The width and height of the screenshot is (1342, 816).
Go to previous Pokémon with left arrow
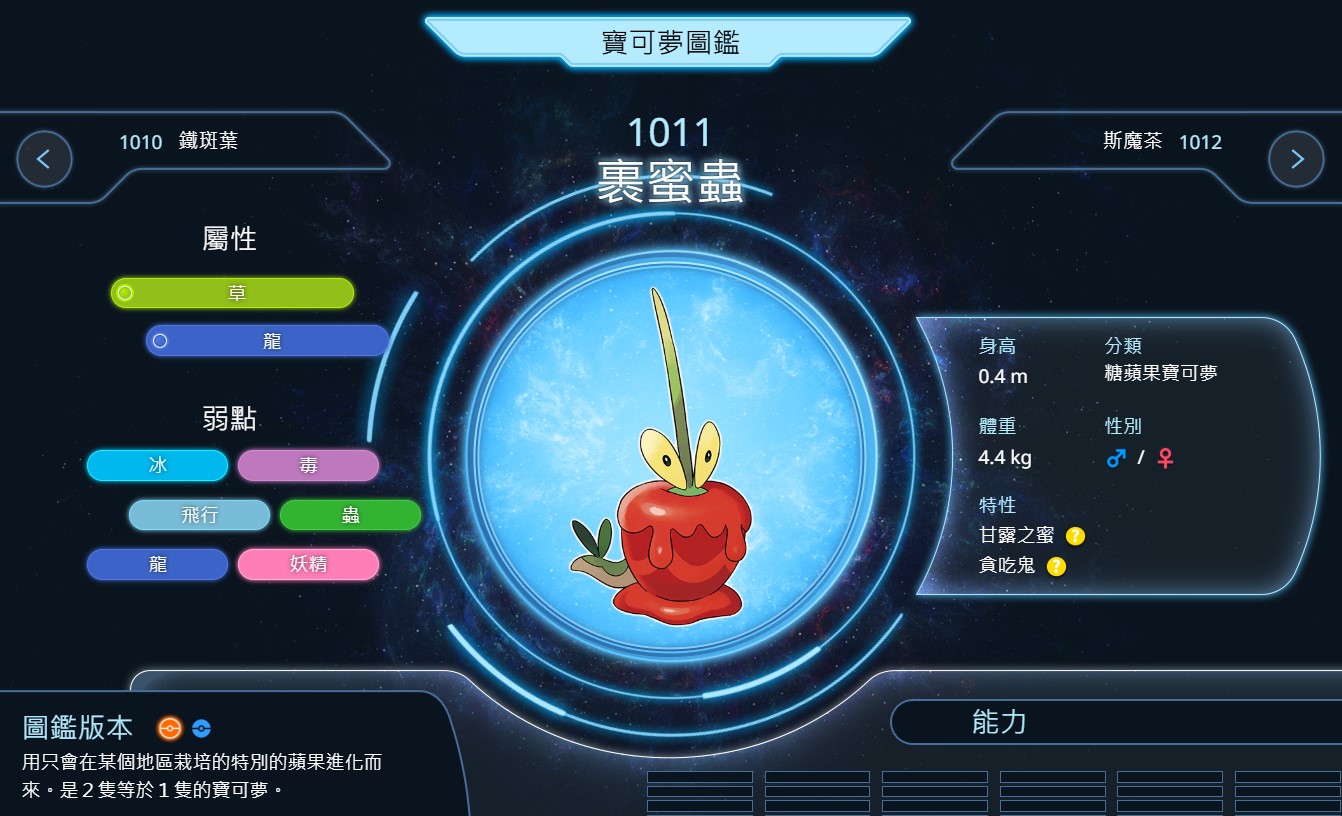[x=44, y=159]
